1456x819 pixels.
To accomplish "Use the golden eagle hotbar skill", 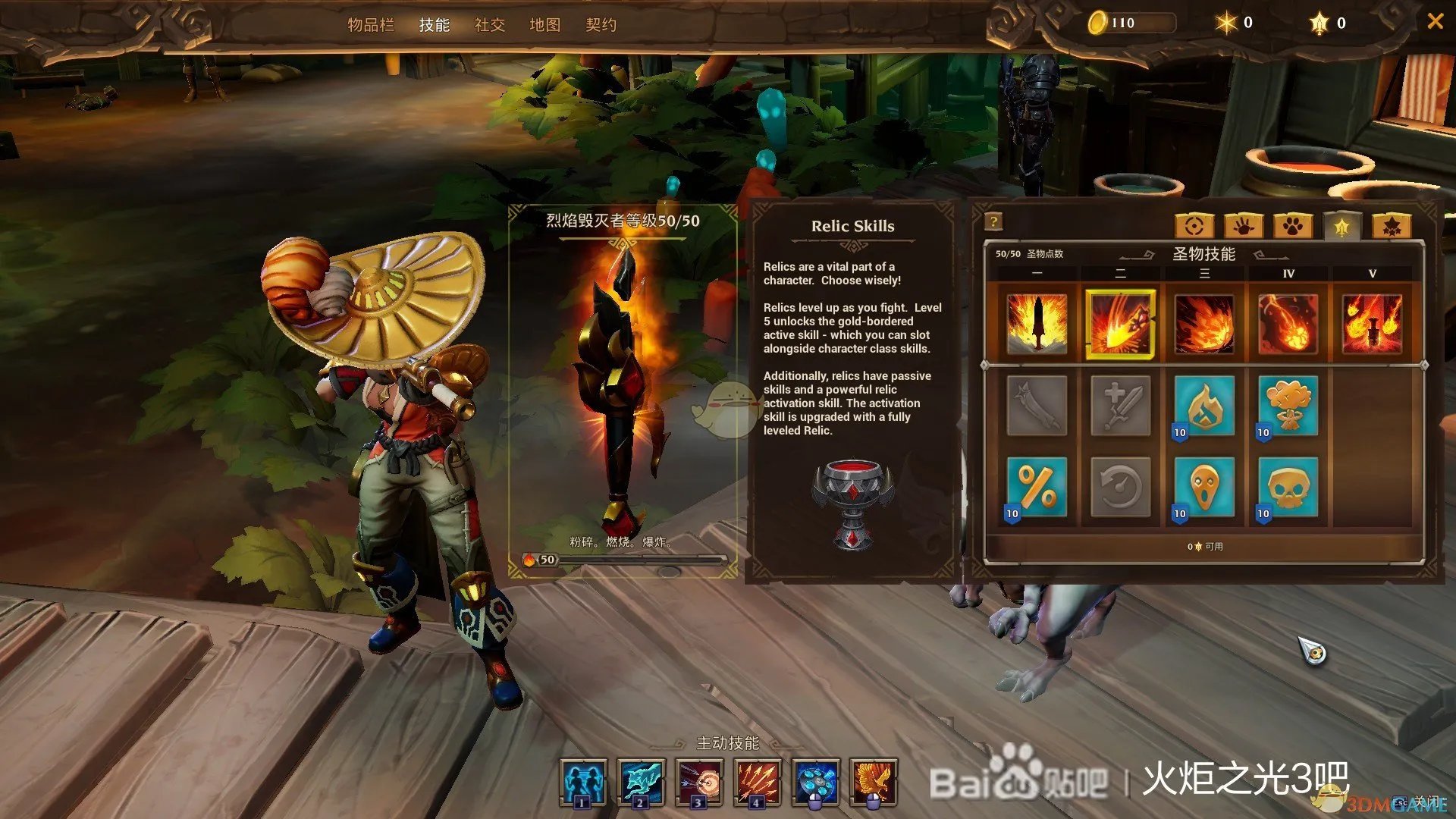I will click(874, 782).
